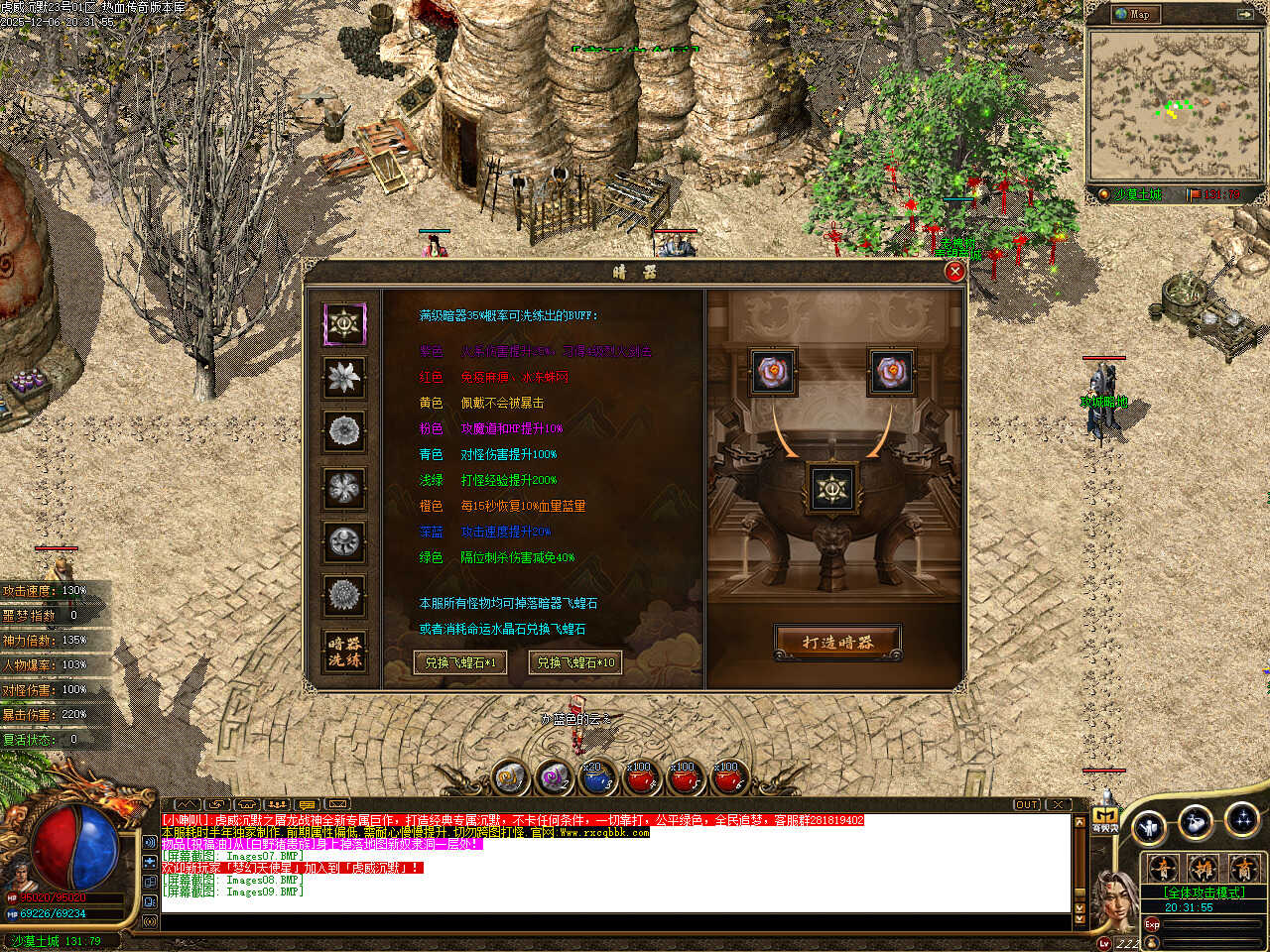
Task: Exchange for 飞蝗石*1
Action: tap(460, 662)
